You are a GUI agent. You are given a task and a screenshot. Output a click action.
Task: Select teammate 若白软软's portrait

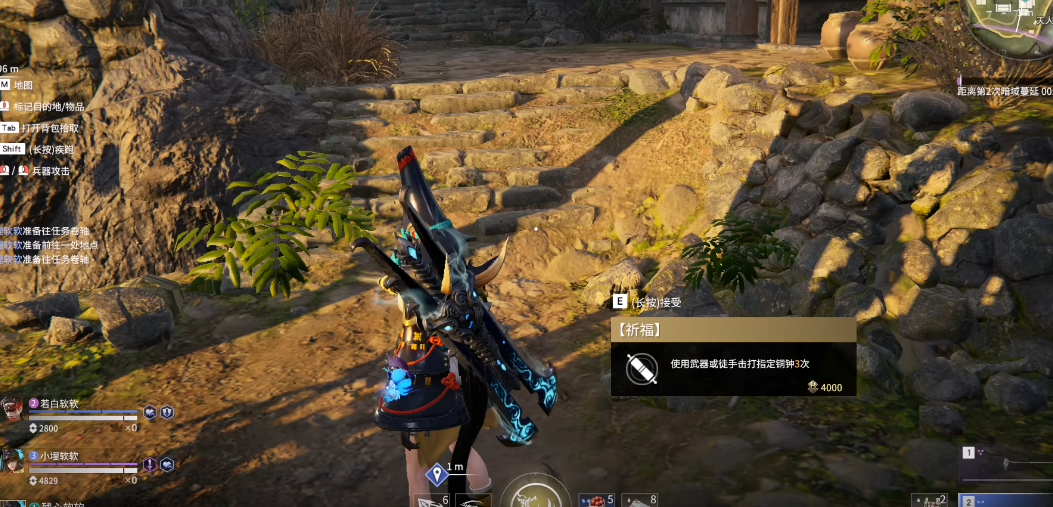click(12, 409)
